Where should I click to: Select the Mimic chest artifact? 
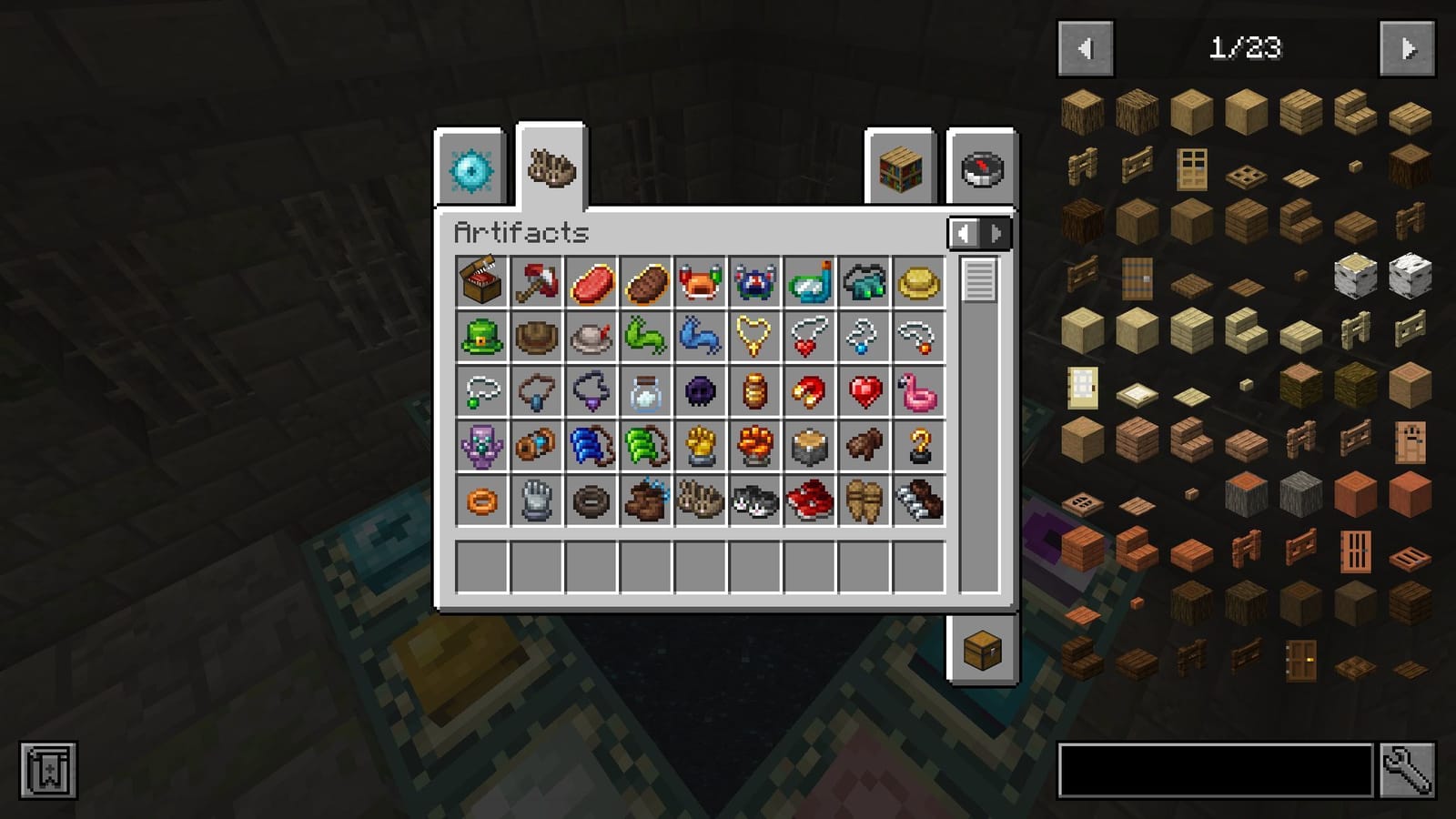coord(480,283)
